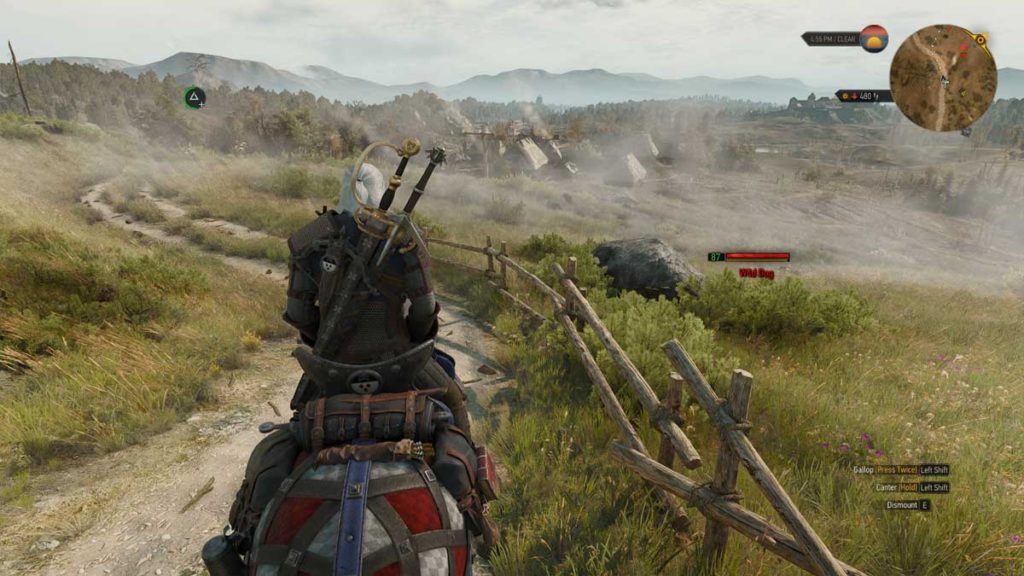Select the yellow quest marker on minimap edge
1024x576 pixels.
click(x=980, y=40)
